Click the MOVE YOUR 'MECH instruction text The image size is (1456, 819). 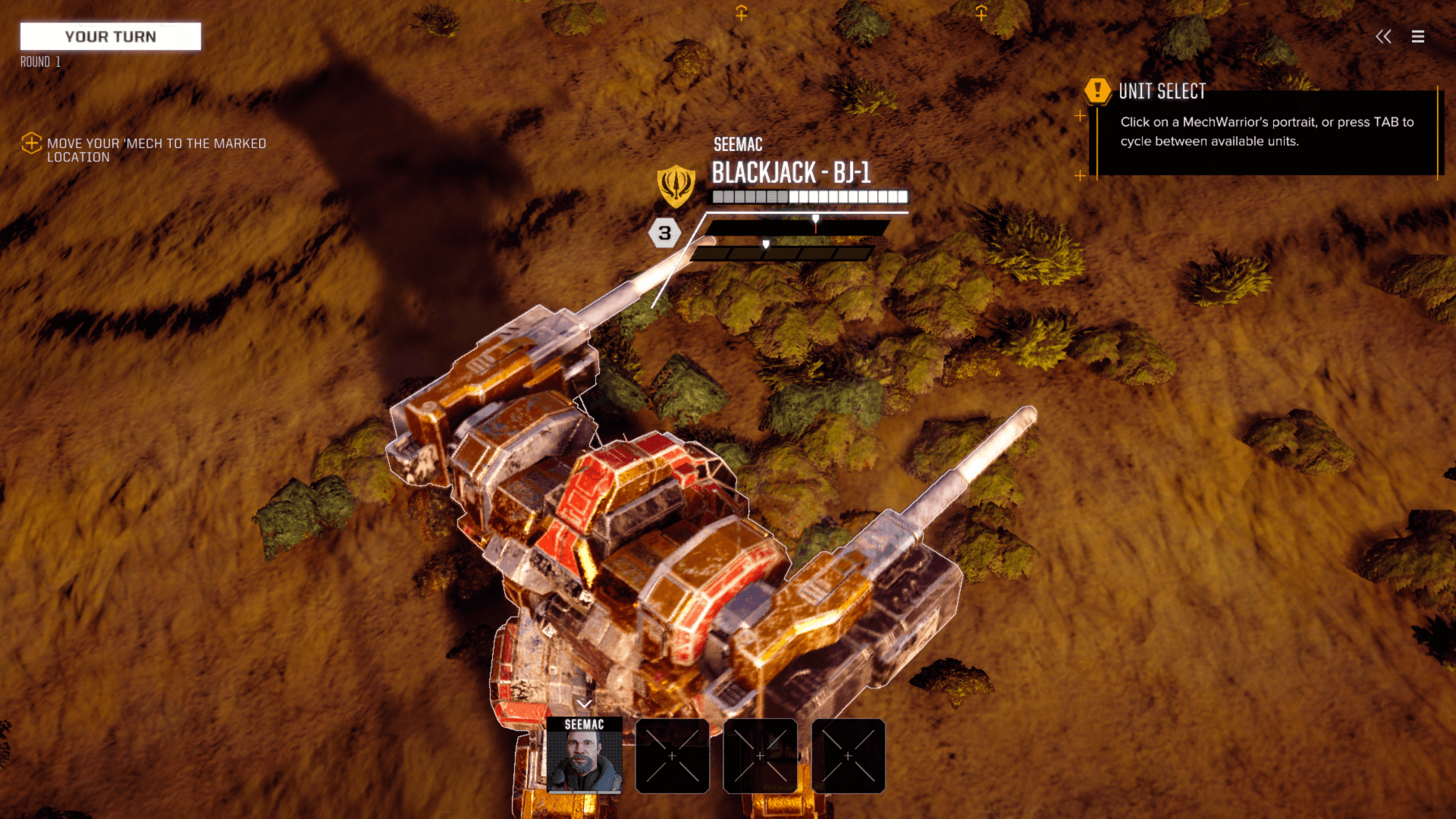(x=157, y=150)
